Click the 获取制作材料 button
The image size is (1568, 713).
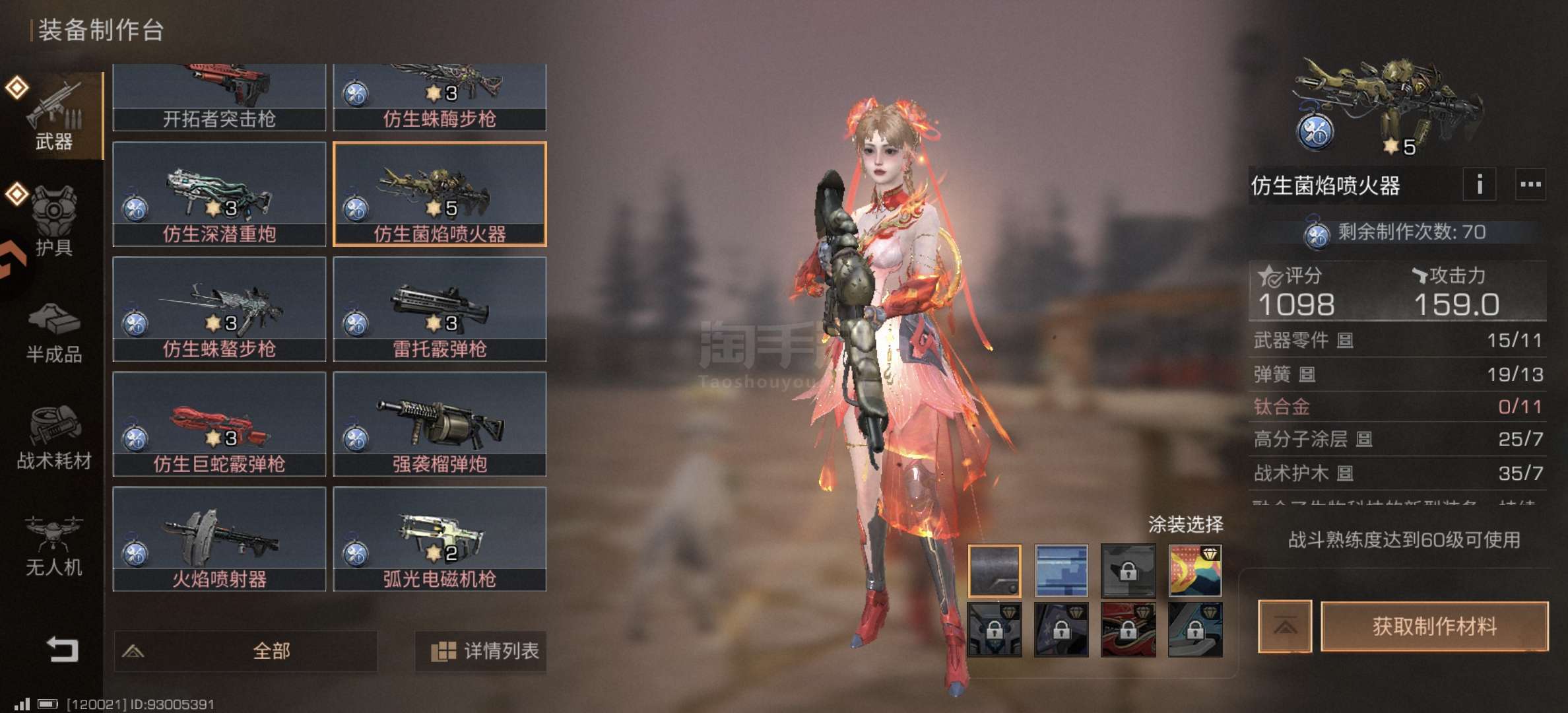click(1434, 626)
